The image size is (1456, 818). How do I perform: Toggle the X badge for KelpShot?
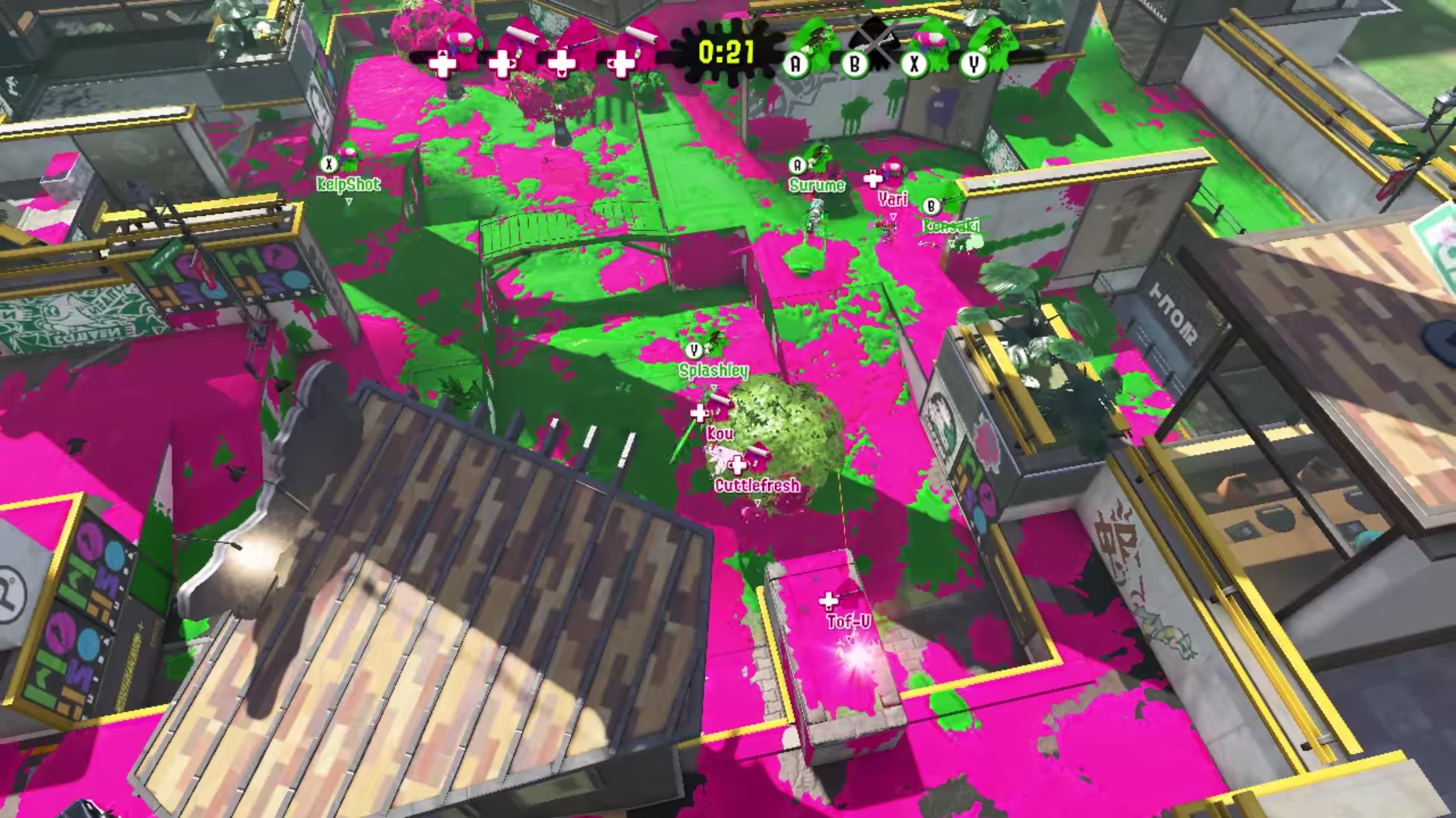pos(329,163)
